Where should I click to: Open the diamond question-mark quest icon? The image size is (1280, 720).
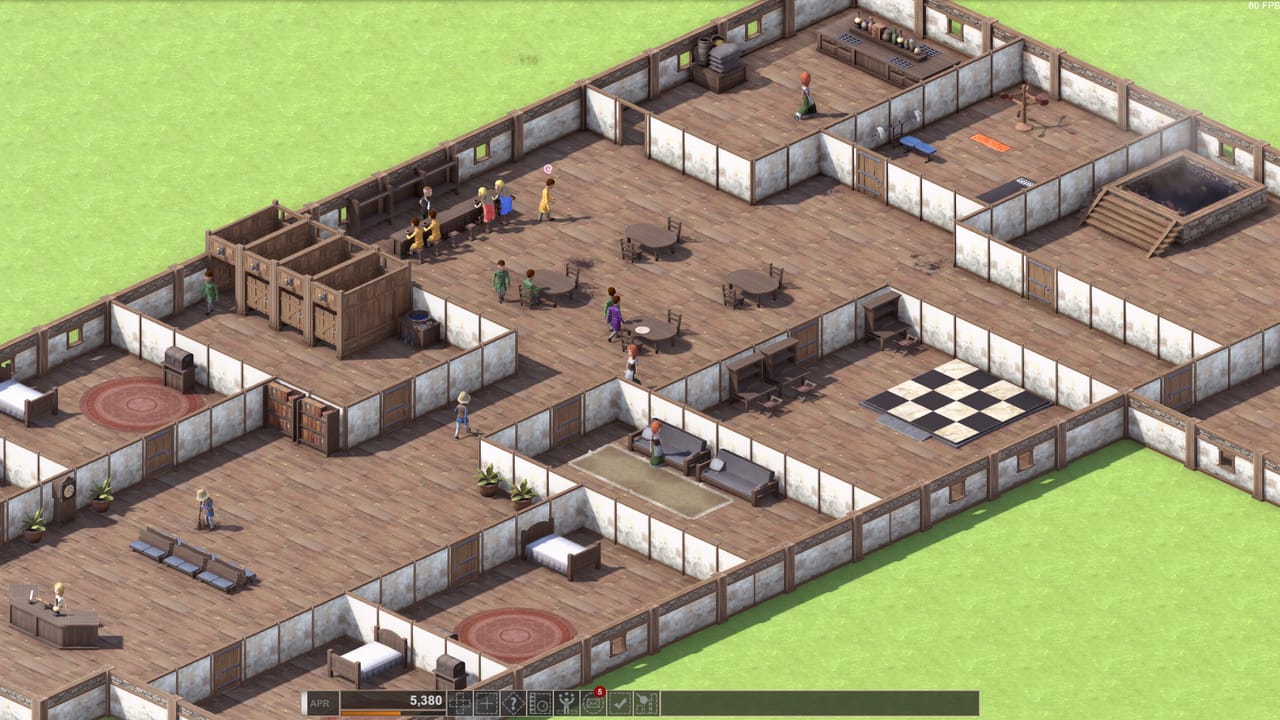(x=512, y=702)
